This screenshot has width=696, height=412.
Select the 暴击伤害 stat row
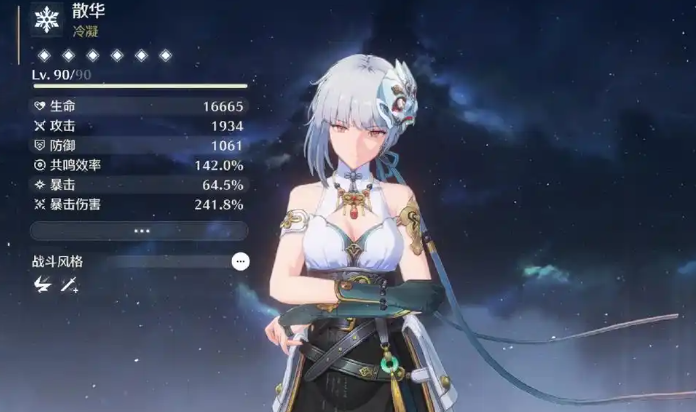point(139,204)
